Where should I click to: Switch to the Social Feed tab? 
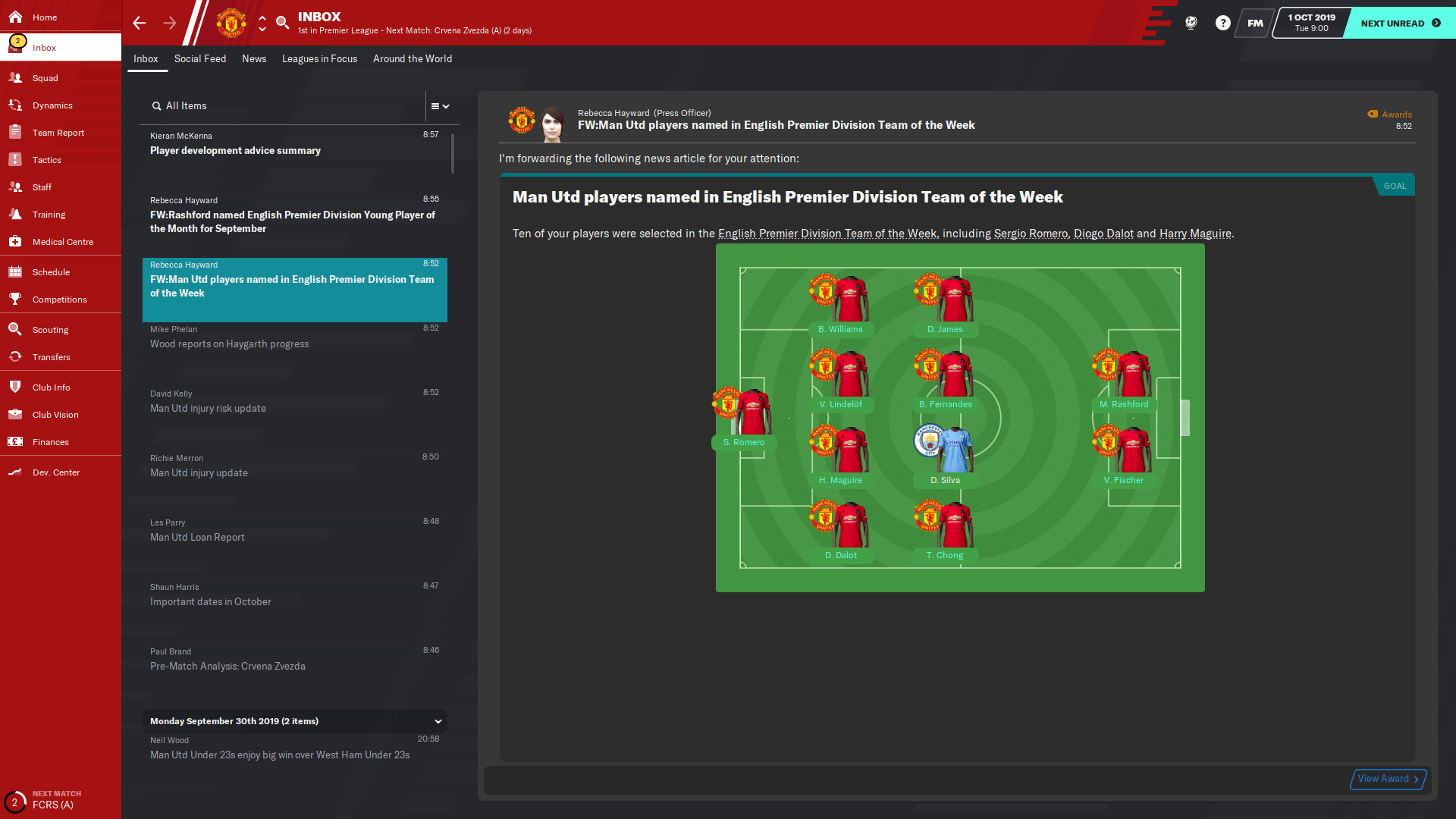point(200,58)
